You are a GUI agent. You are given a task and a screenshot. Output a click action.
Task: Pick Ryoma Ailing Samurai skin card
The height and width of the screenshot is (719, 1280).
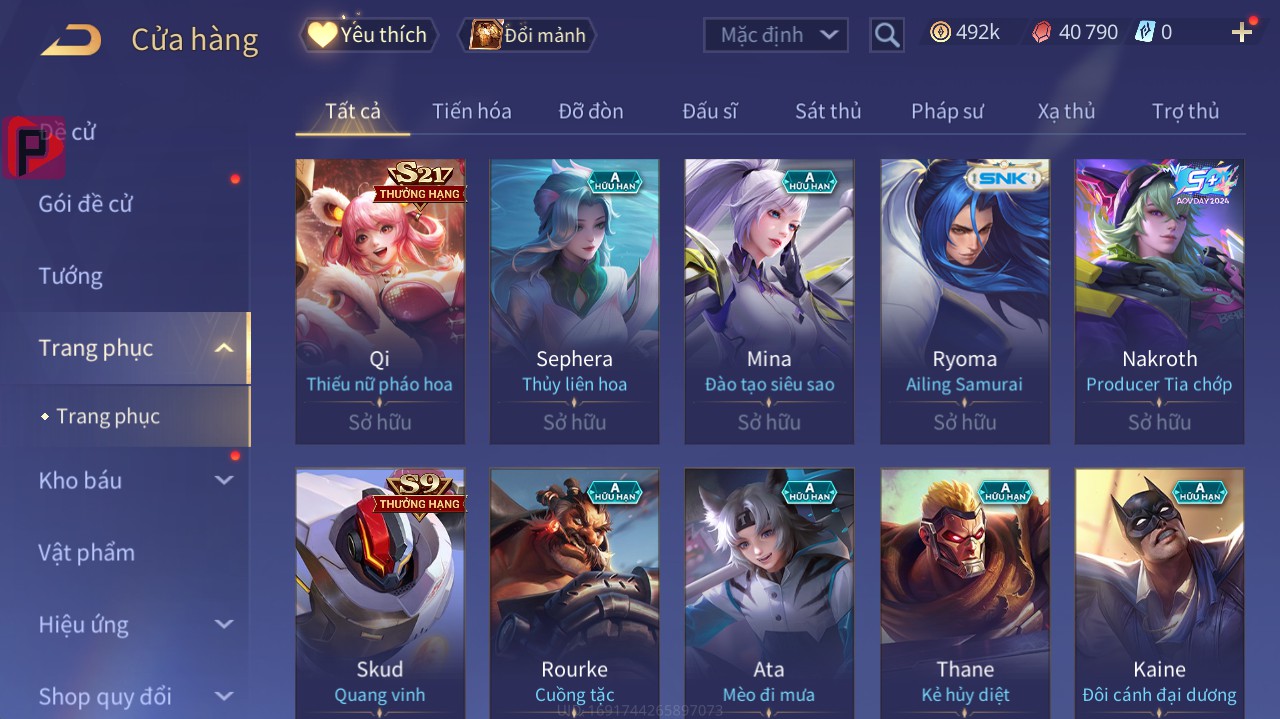[x=964, y=301]
